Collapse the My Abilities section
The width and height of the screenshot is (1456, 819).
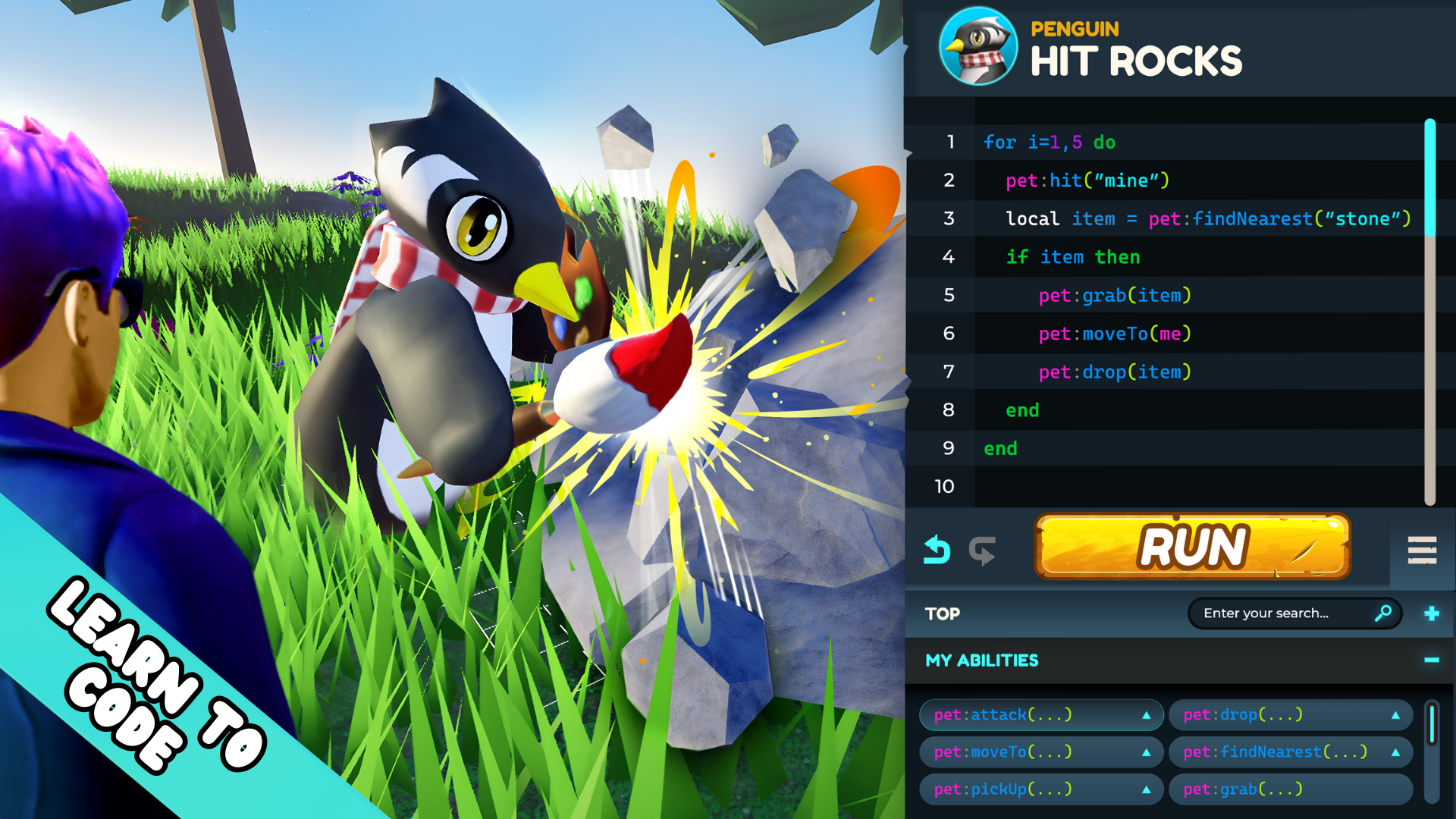pyautogui.click(x=1432, y=661)
